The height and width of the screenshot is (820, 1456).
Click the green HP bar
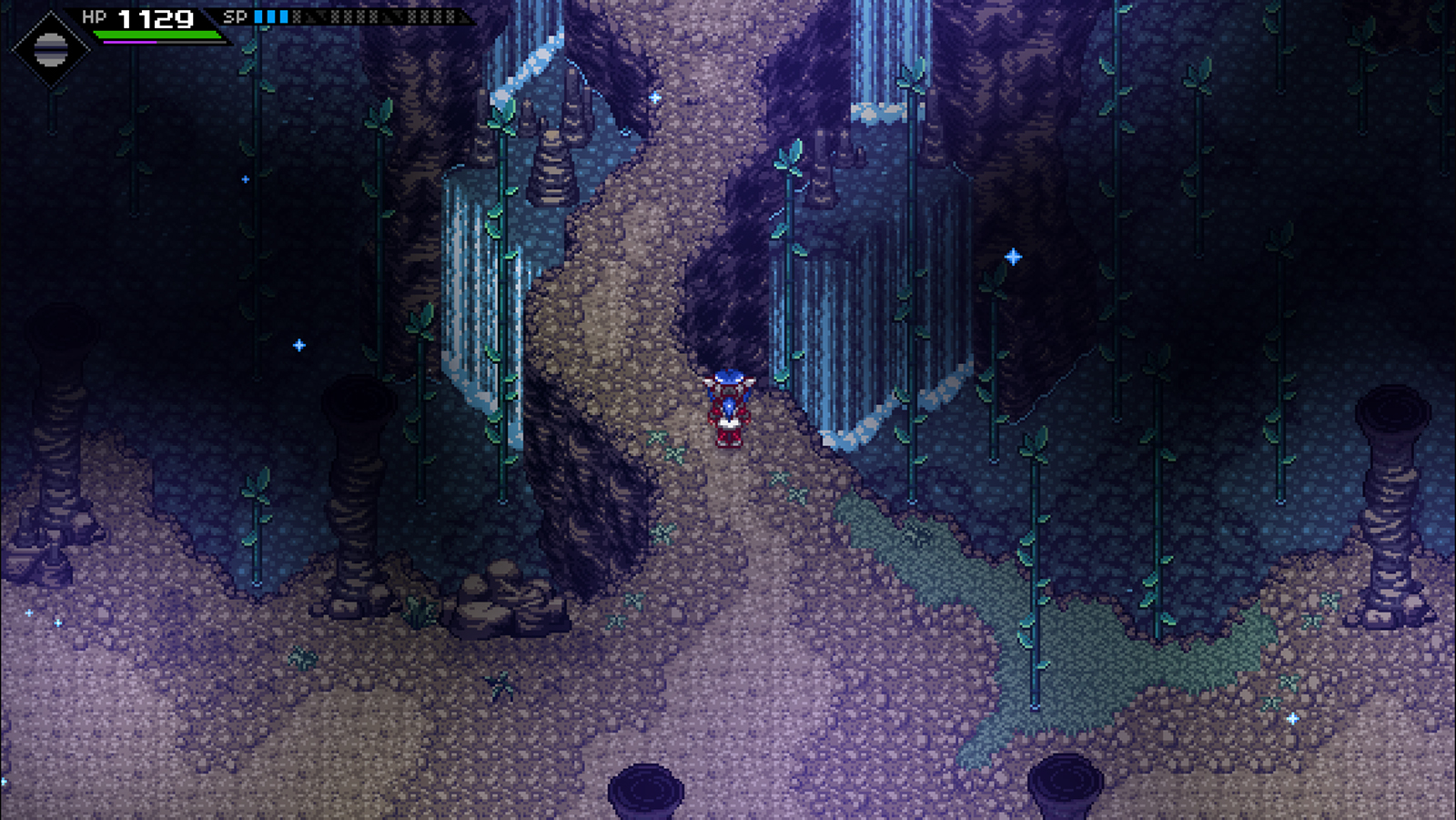pos(155,34)
